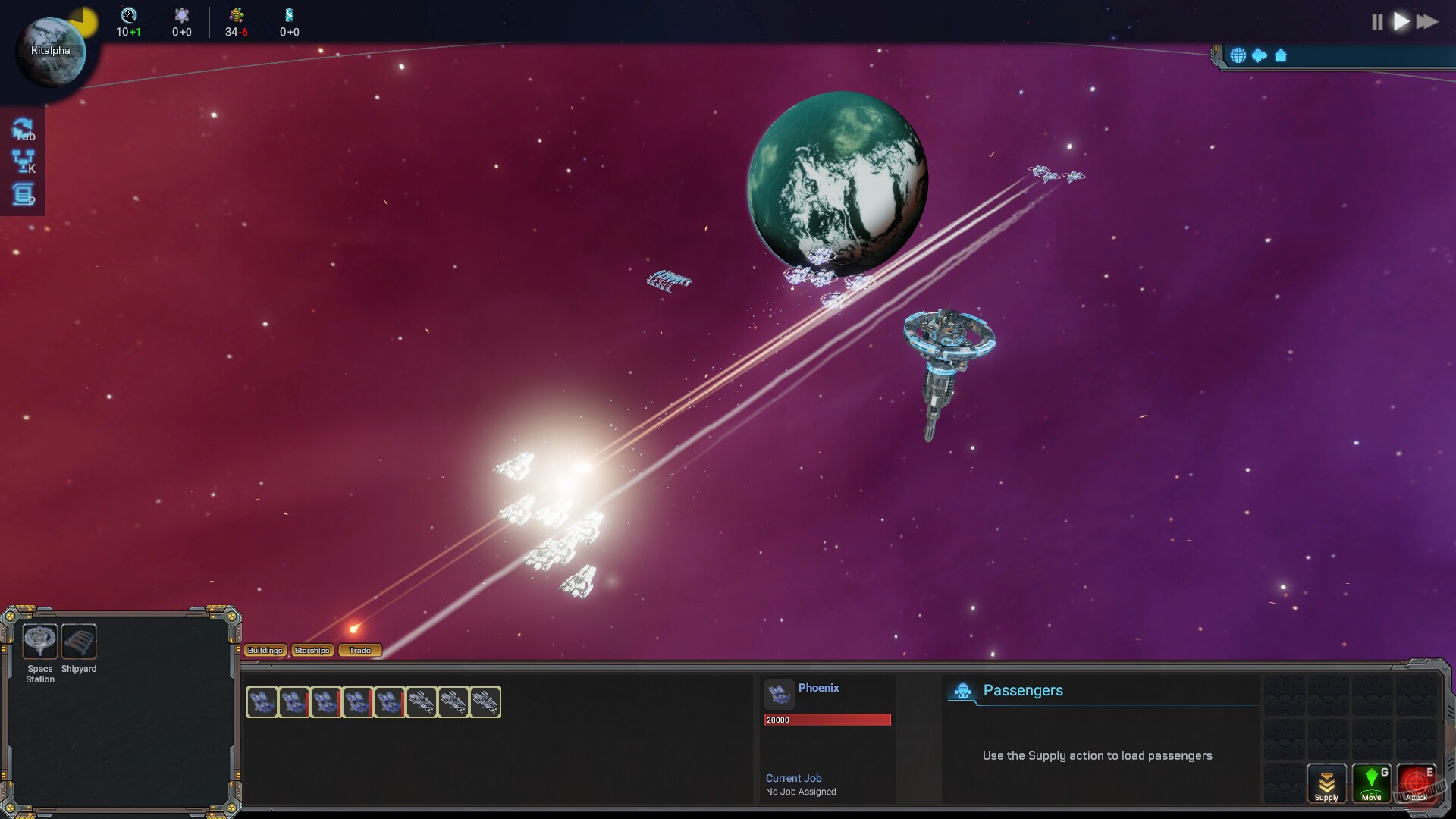Click the energy cell resource icon showing 0+0
Viewport: 1456px width, 819px height.
[x=288, y=14]
